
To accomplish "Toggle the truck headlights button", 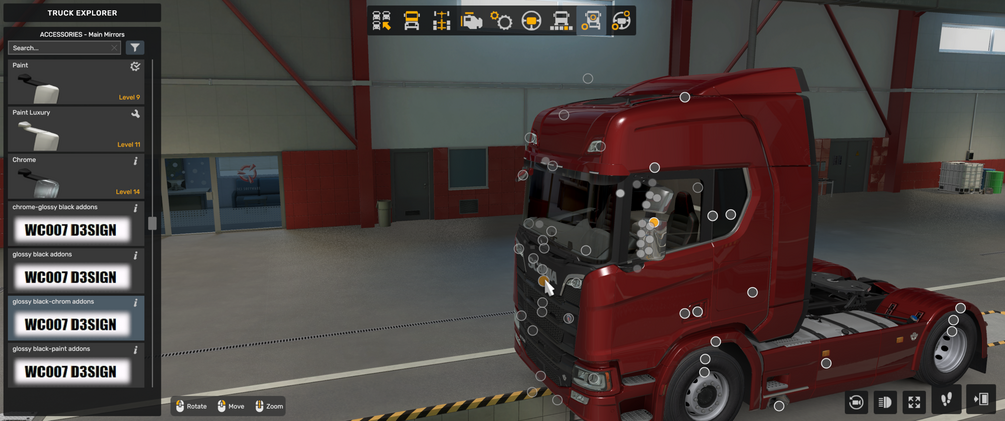I will [x=885, y=402].
